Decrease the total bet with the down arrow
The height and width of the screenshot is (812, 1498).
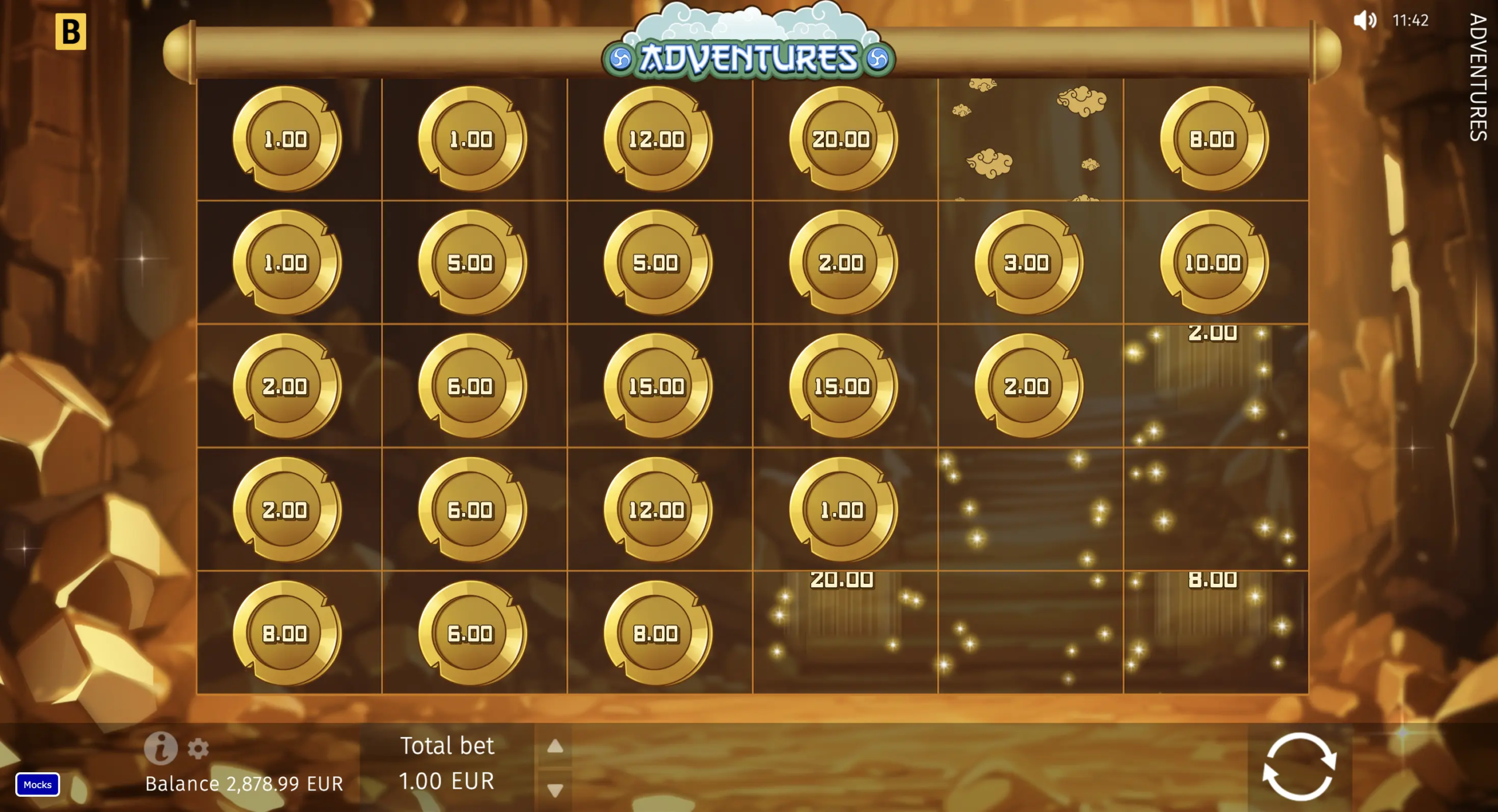(x=555, y=790)
